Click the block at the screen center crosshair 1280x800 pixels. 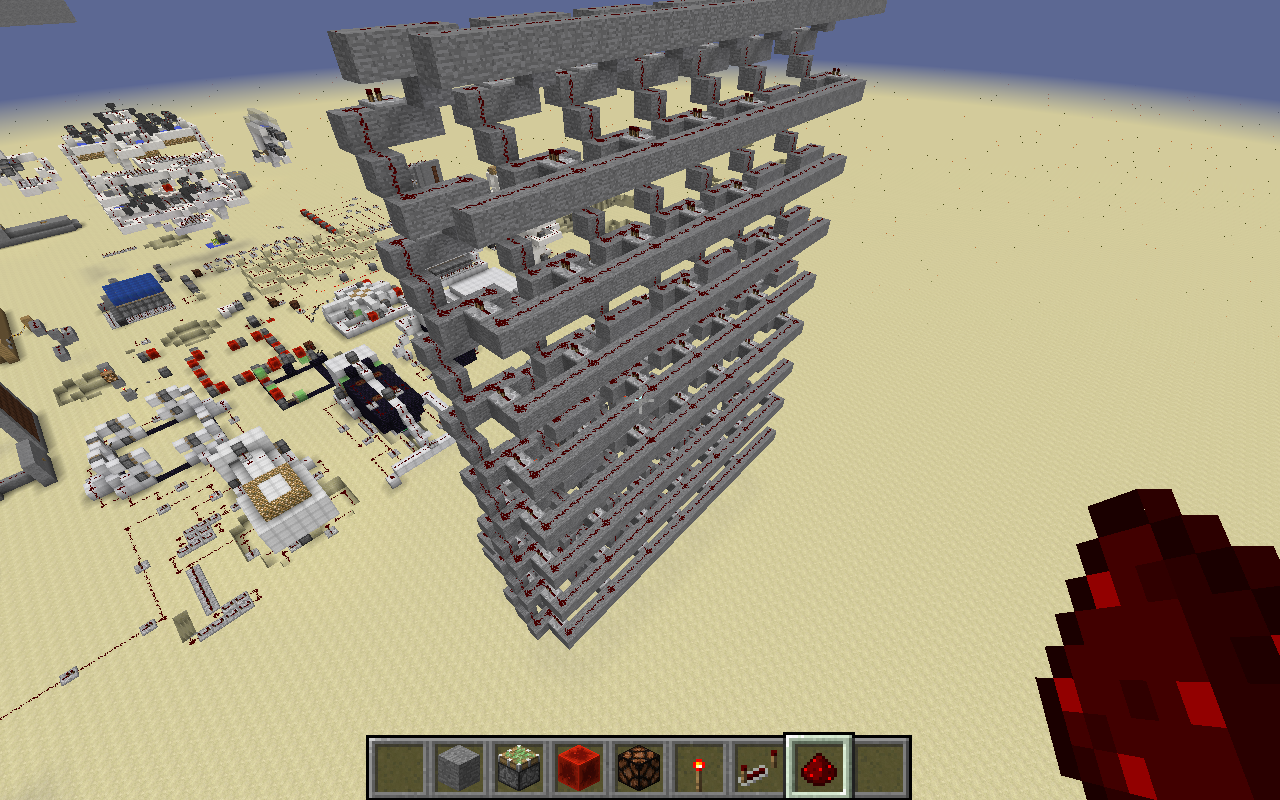pos(640,400)
